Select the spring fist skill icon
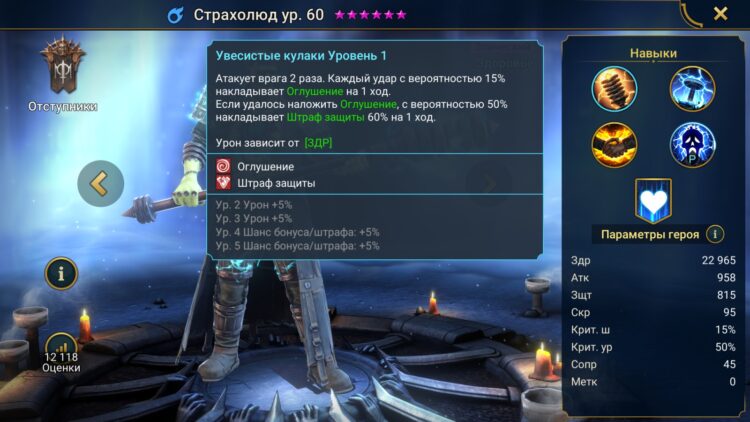 614,88
